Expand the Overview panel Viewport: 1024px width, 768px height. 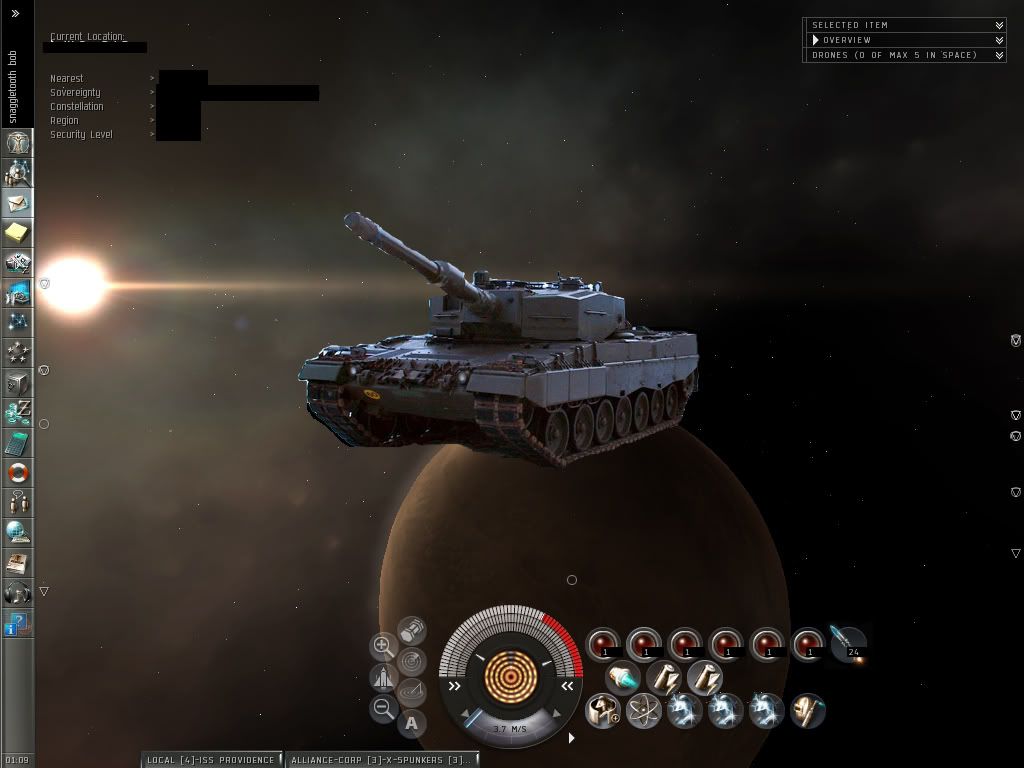[x=999, y=40]
